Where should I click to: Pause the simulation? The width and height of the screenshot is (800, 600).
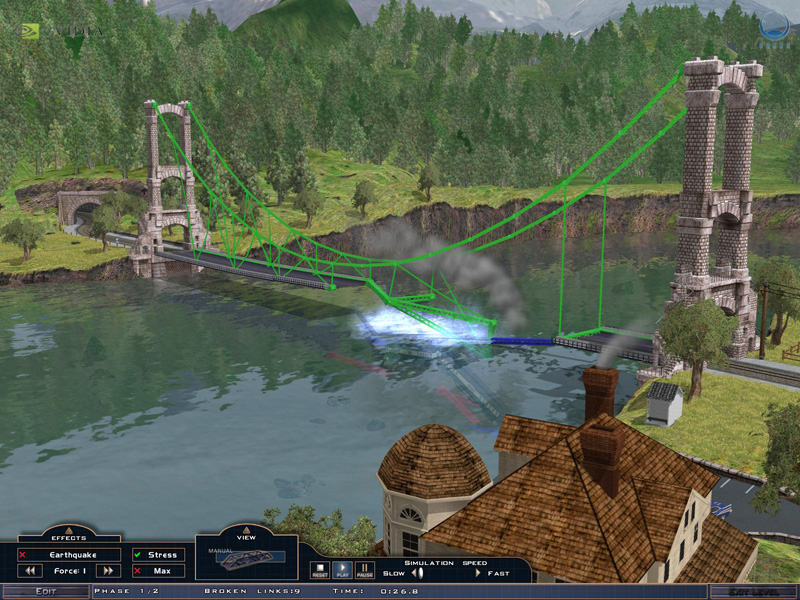tap(364, 569)
